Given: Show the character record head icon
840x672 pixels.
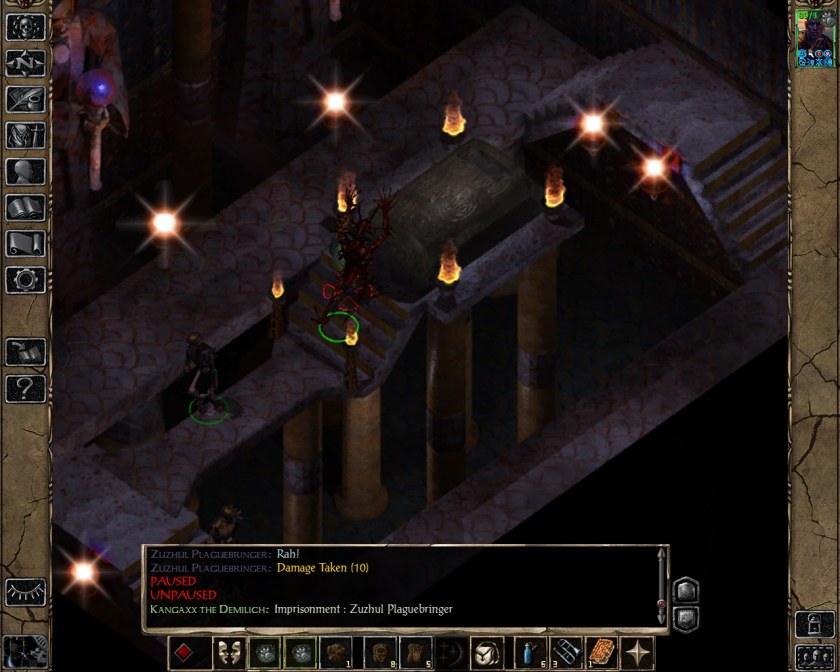Looking at the screenshot, I should coord(26,171).
